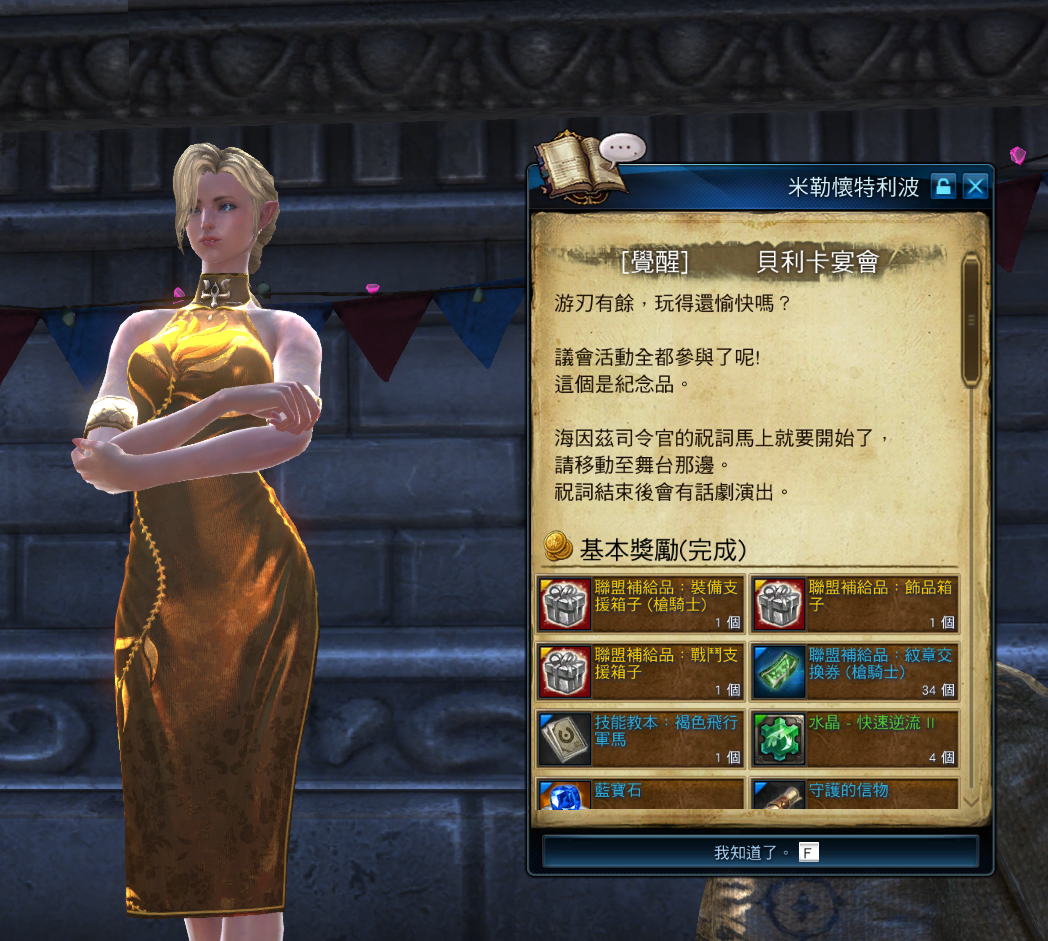Confirm with the 我知道了 button
The height and width of the screenshot is (941, 1048).
coord(760,852)
